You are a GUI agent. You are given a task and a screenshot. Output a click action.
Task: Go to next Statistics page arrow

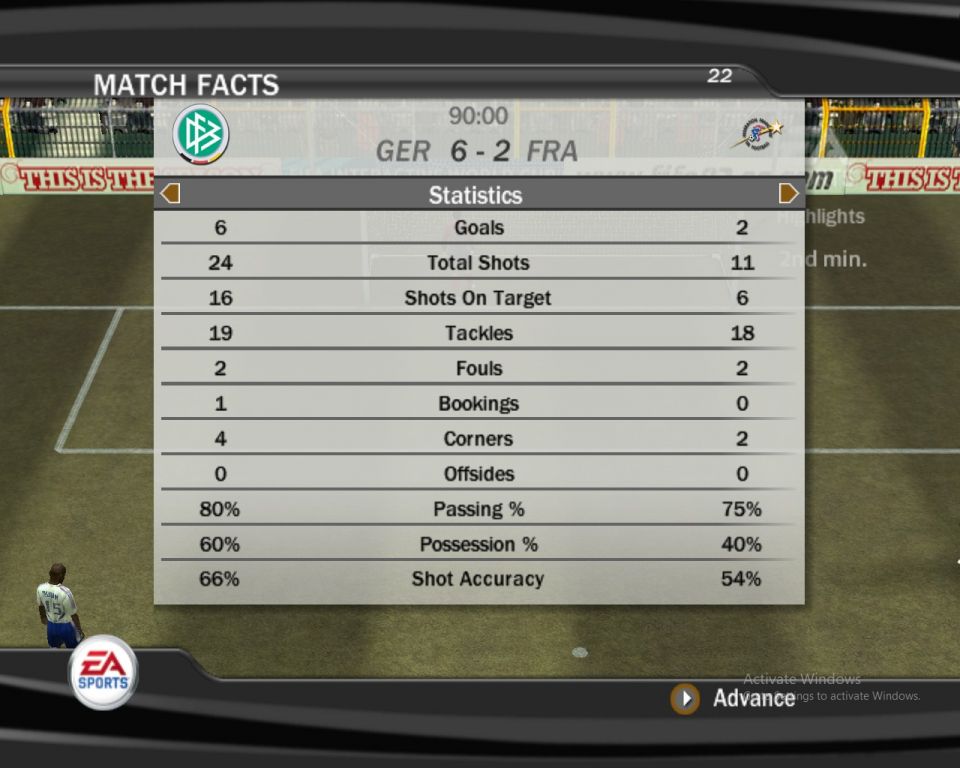point(789,193)
